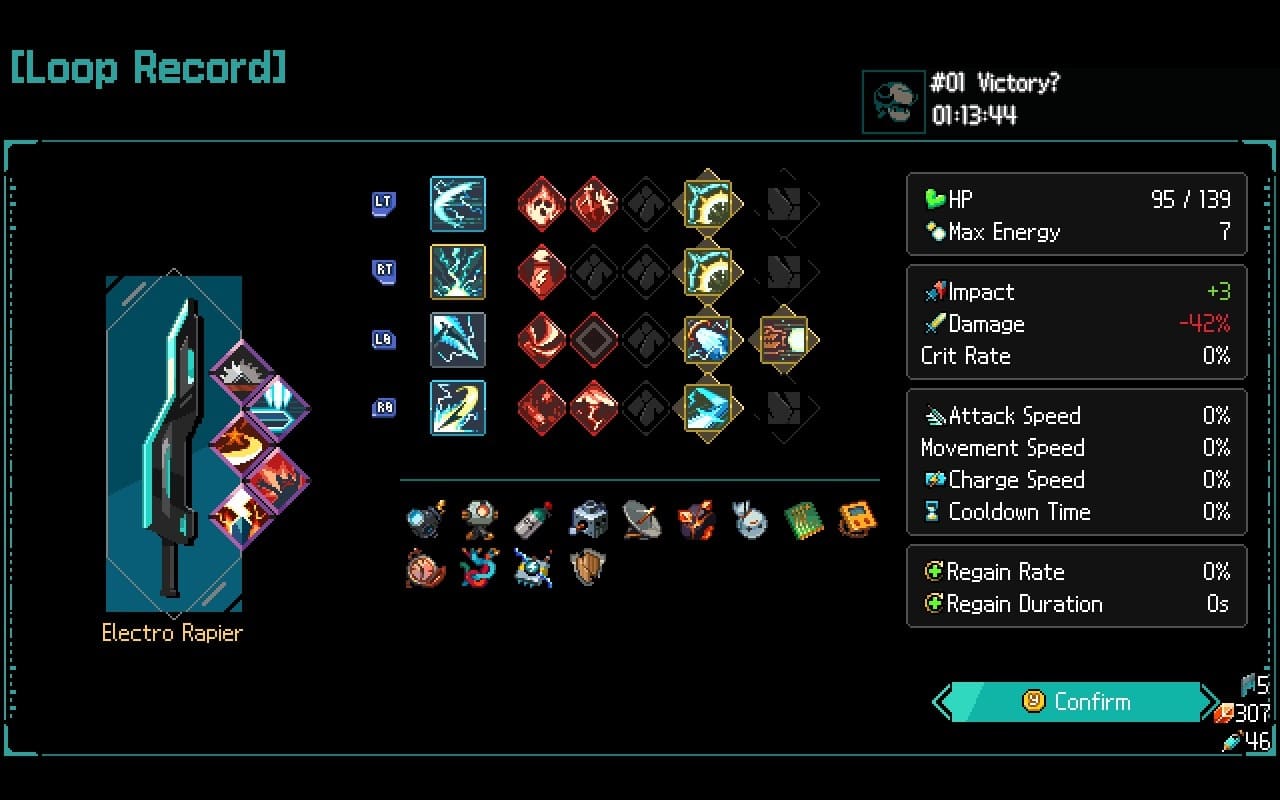This screenshot has width=1280, height=800.
Task: Select the orange fireball chip in LB row
Action: pos(784,340)
